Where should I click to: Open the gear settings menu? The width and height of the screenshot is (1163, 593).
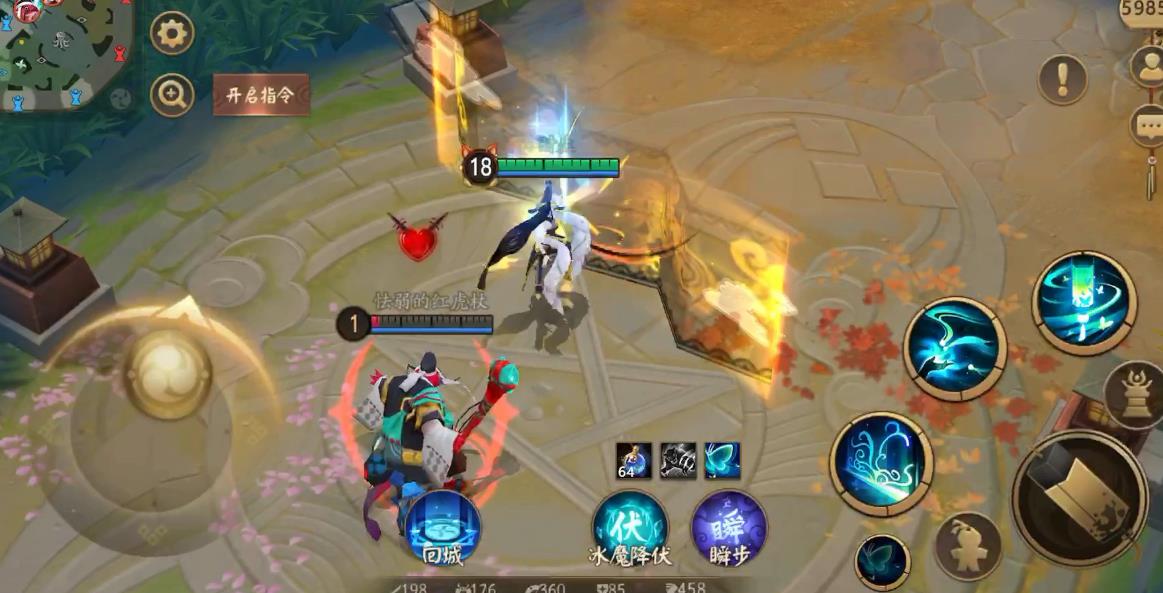pyautogui.click(x=172, y=34)
